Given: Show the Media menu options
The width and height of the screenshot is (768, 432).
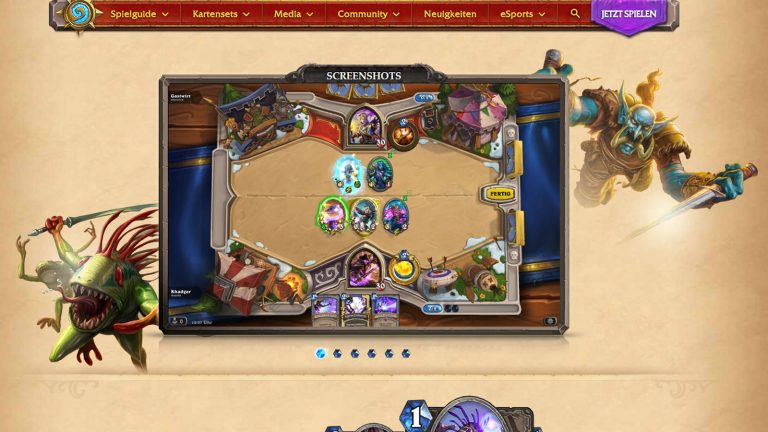Looking at the screenshot, I should (293, 14).
